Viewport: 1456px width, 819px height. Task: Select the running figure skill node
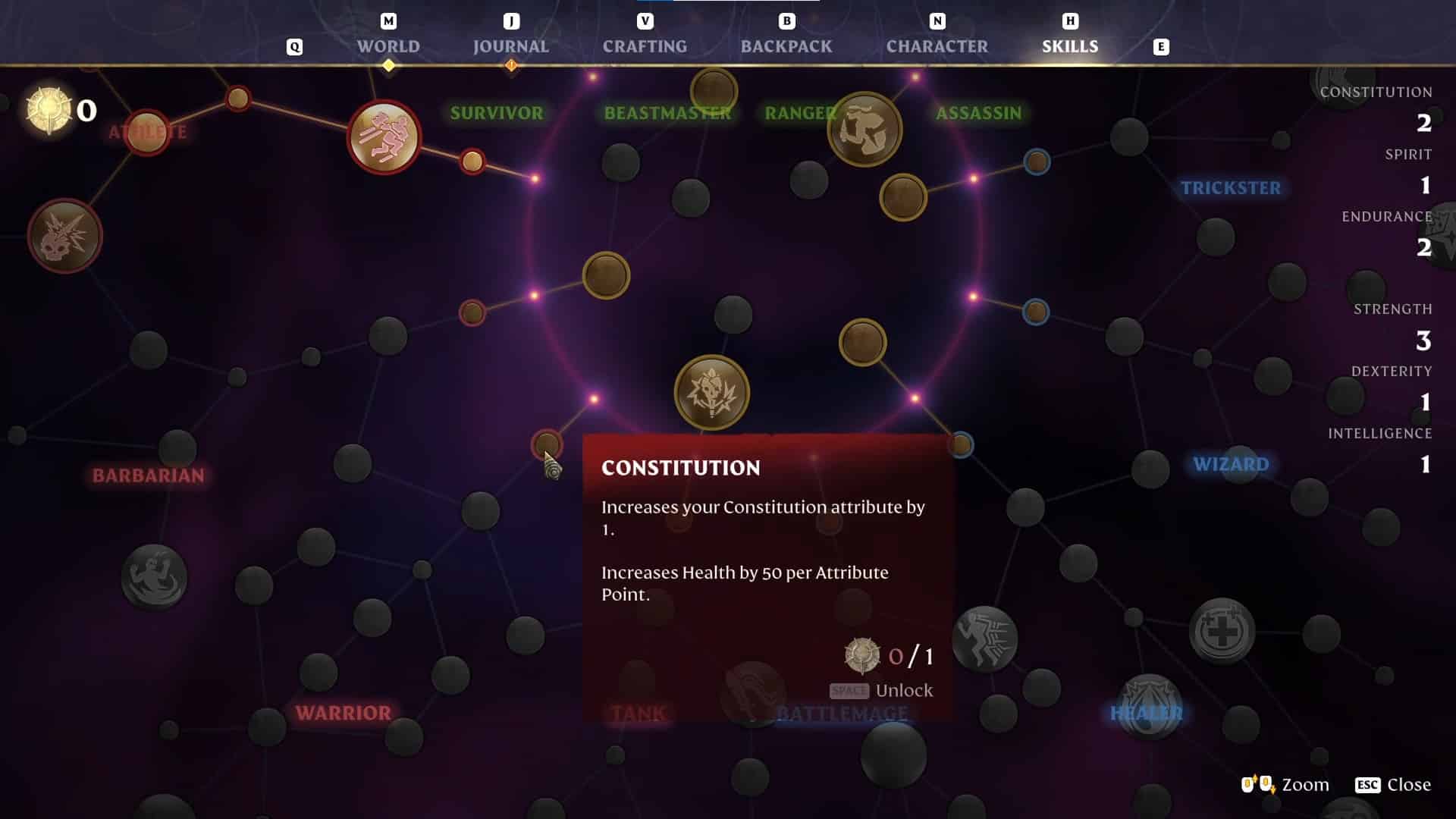click(384, 137)
